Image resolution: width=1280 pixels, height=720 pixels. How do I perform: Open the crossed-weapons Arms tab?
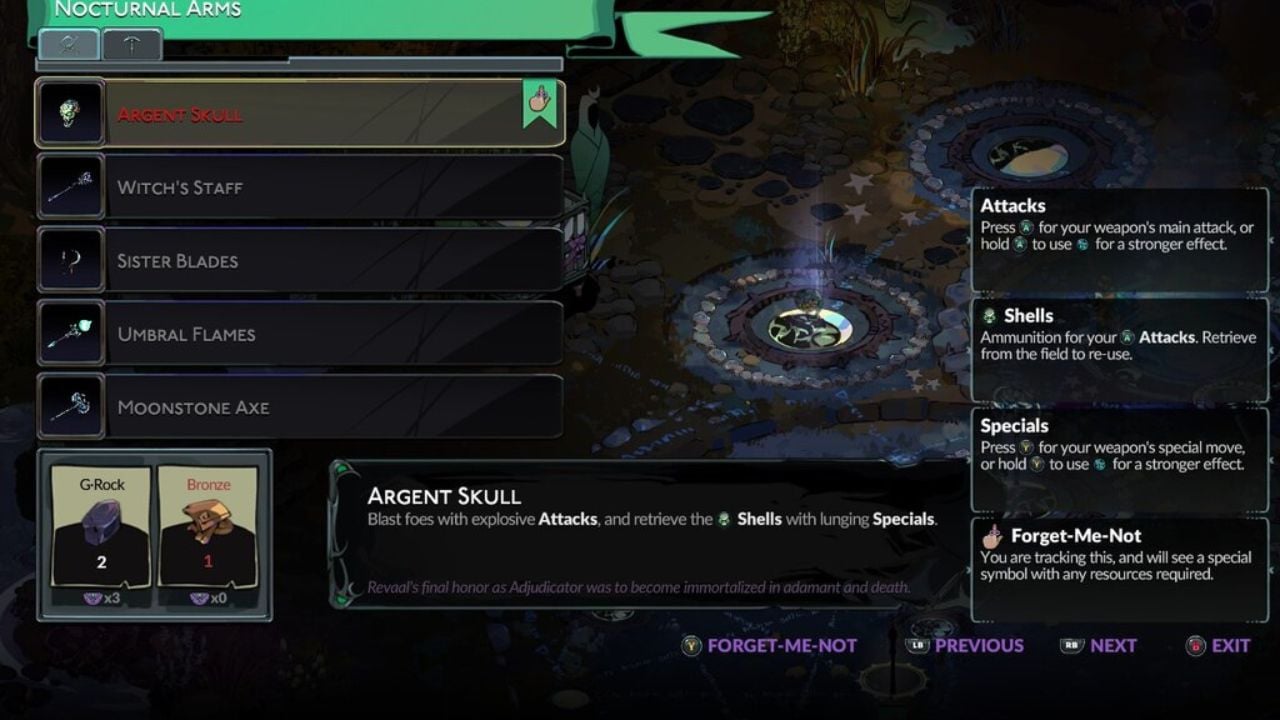point(67,44)
